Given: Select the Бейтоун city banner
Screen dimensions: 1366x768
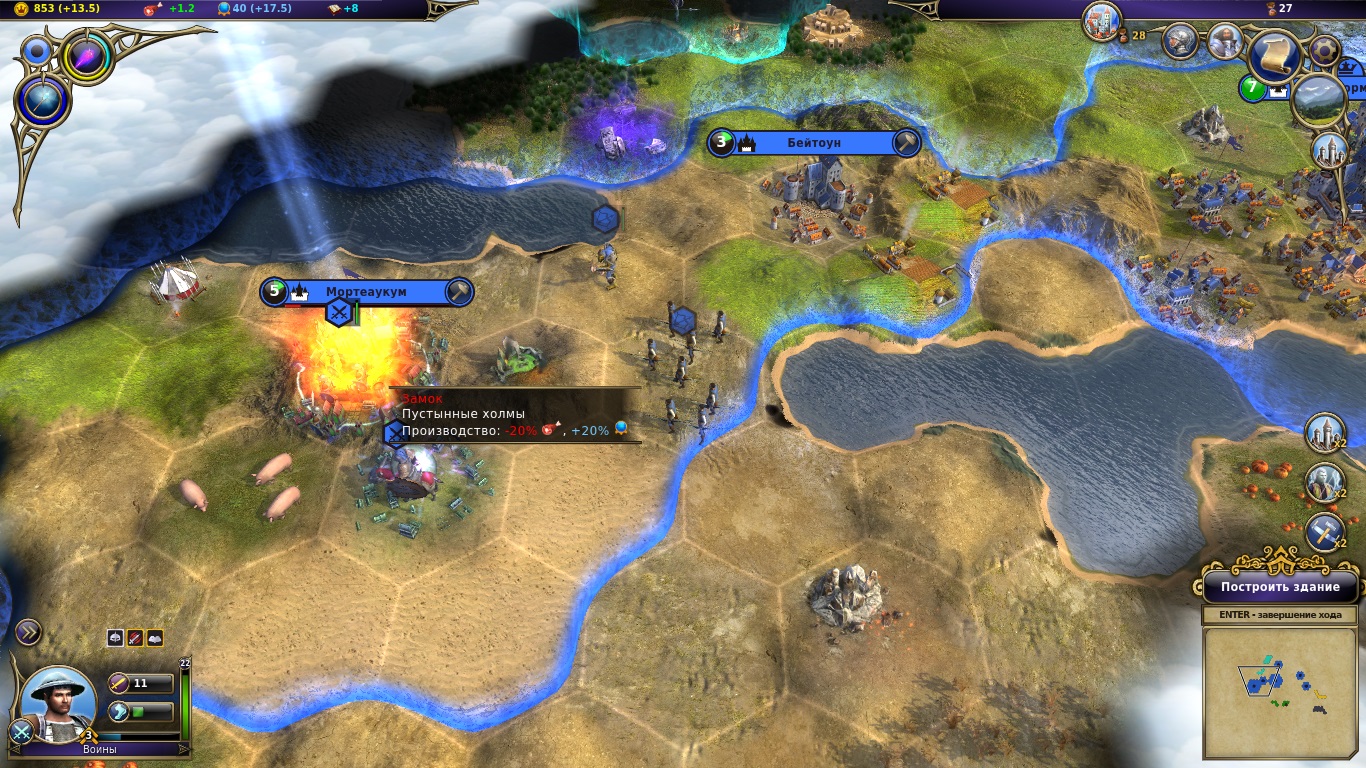Looking at the screenshot, I should point(813,143).
